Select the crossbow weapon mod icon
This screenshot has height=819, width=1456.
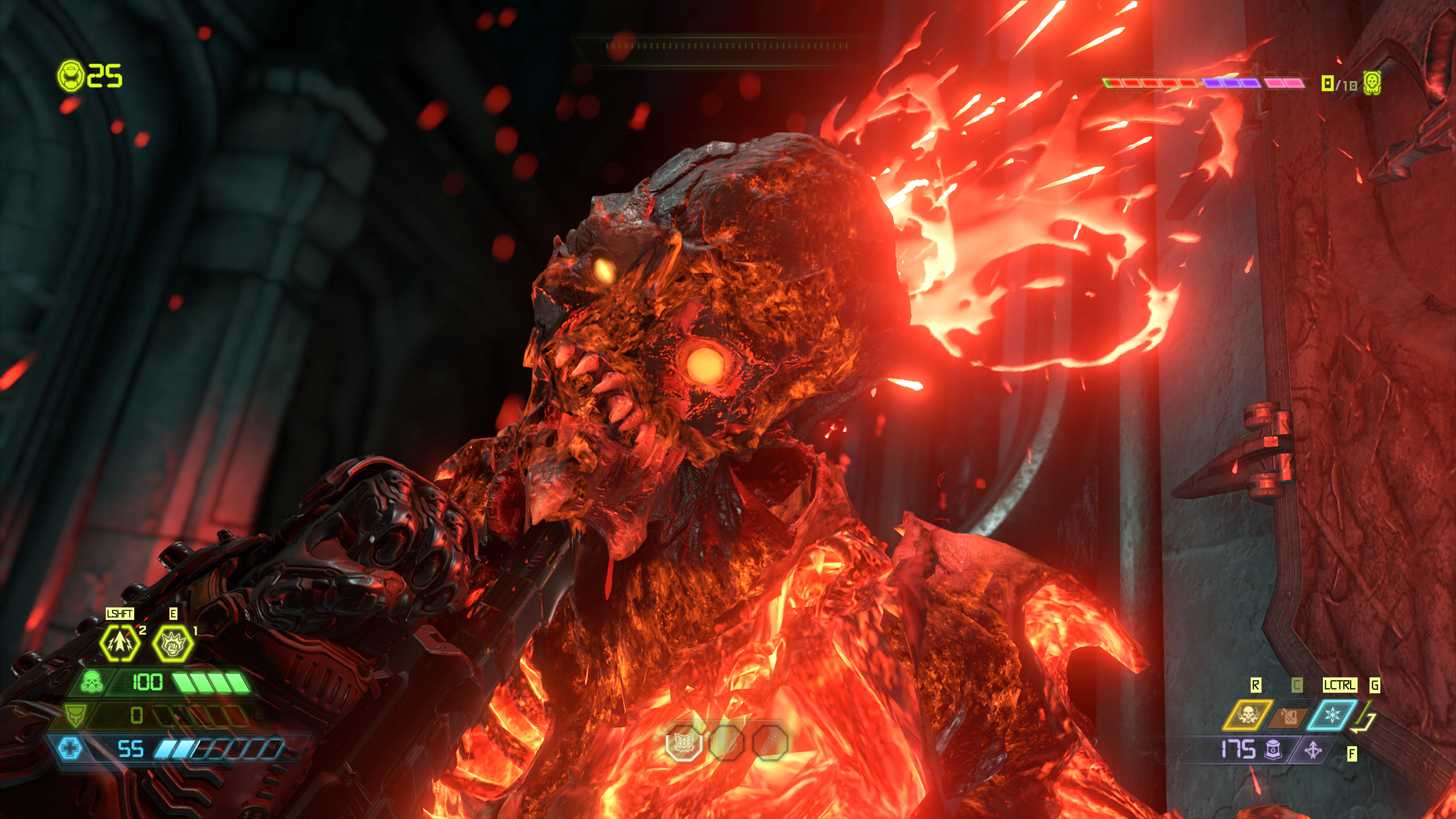click(x=1313, y=751)
